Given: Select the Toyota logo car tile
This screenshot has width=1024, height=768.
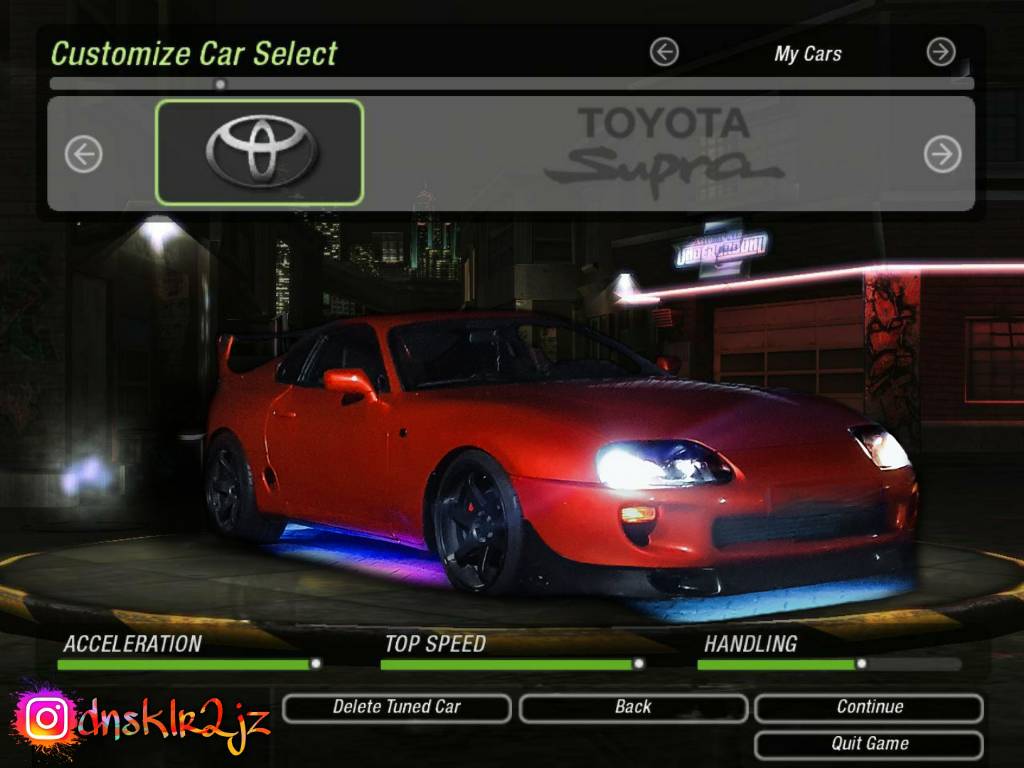Looking at the screenshot, I should pyautogui.click(x=260, y=153).
